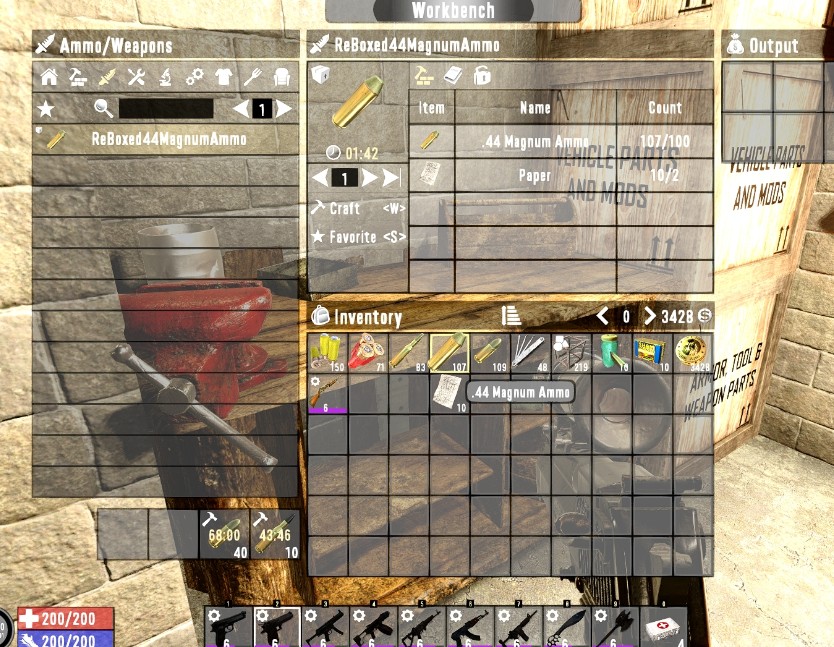
Task: Open the house icon recipe category
Action: (x=48, y=77)
